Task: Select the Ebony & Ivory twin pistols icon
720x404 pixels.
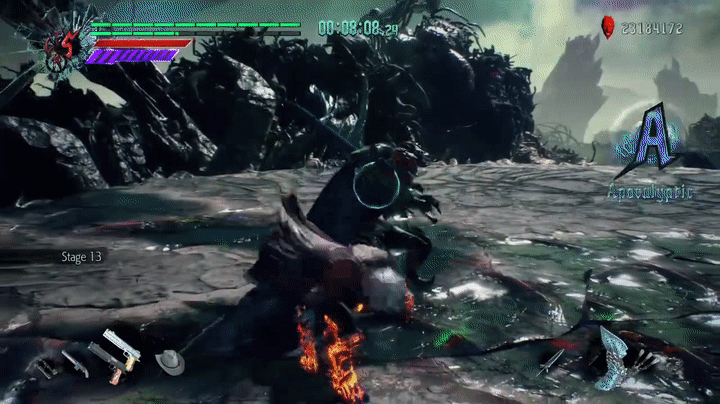Action: tap(121, 348)
